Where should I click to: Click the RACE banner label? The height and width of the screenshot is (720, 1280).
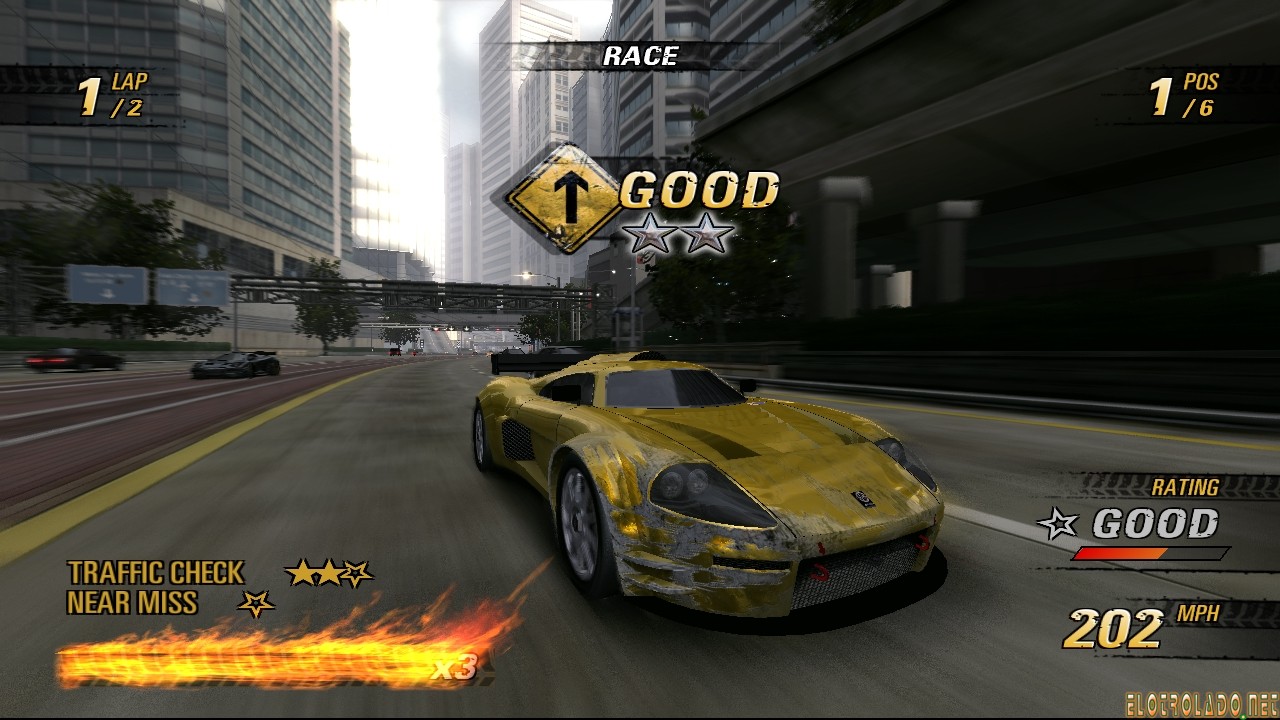click(640, 57)
